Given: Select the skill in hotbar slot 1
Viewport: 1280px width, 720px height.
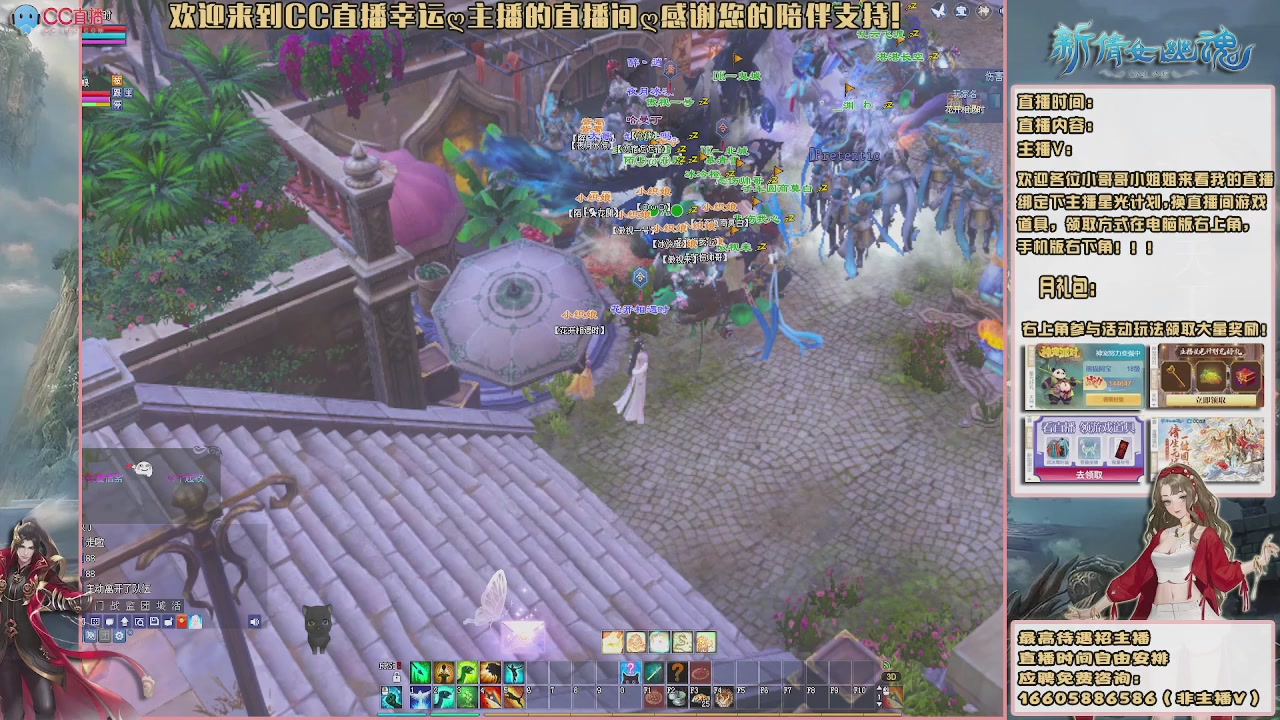Looking at the screenshot, I should [x=421, y=697].
